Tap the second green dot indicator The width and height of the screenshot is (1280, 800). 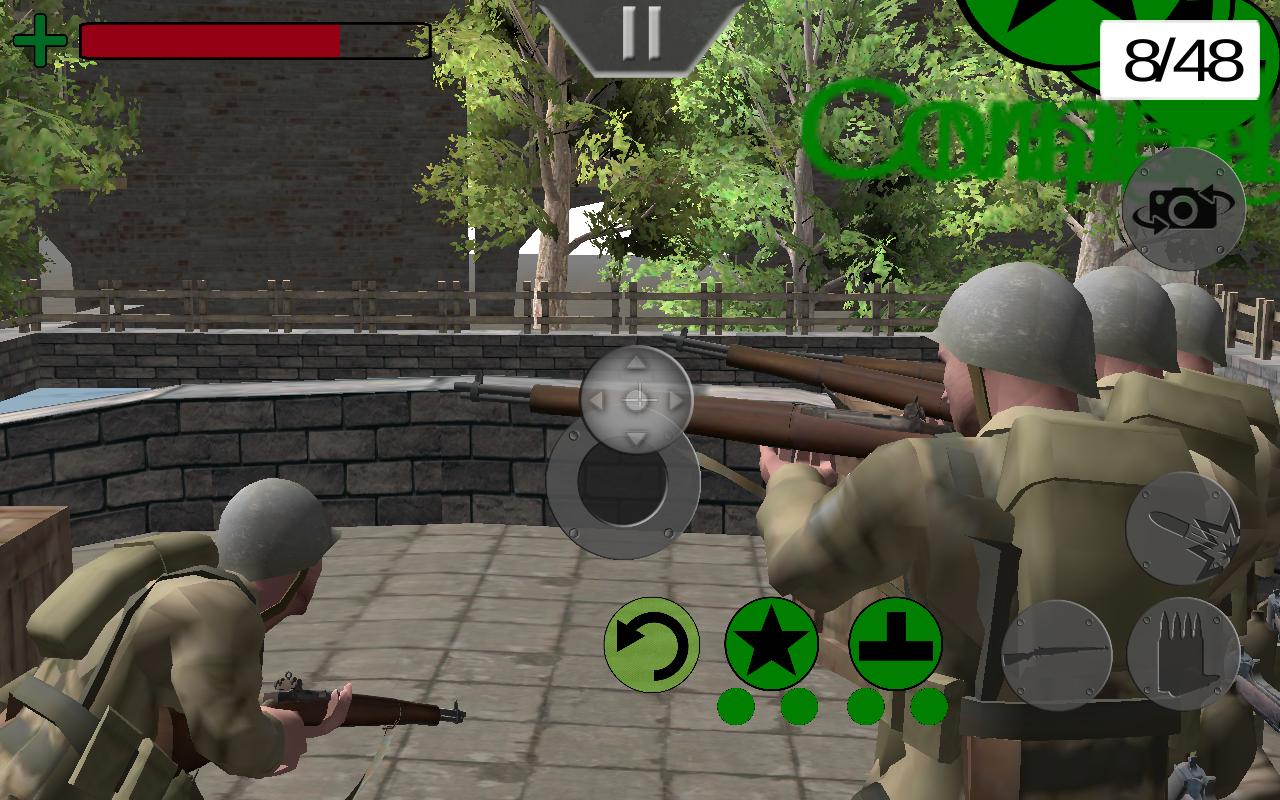pos(800,706)
